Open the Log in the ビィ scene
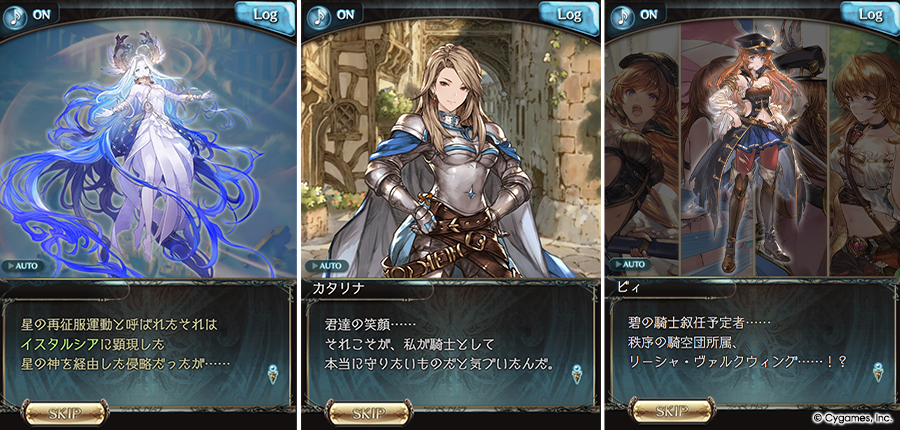900x430 pixels. click(x=869, y=14)
